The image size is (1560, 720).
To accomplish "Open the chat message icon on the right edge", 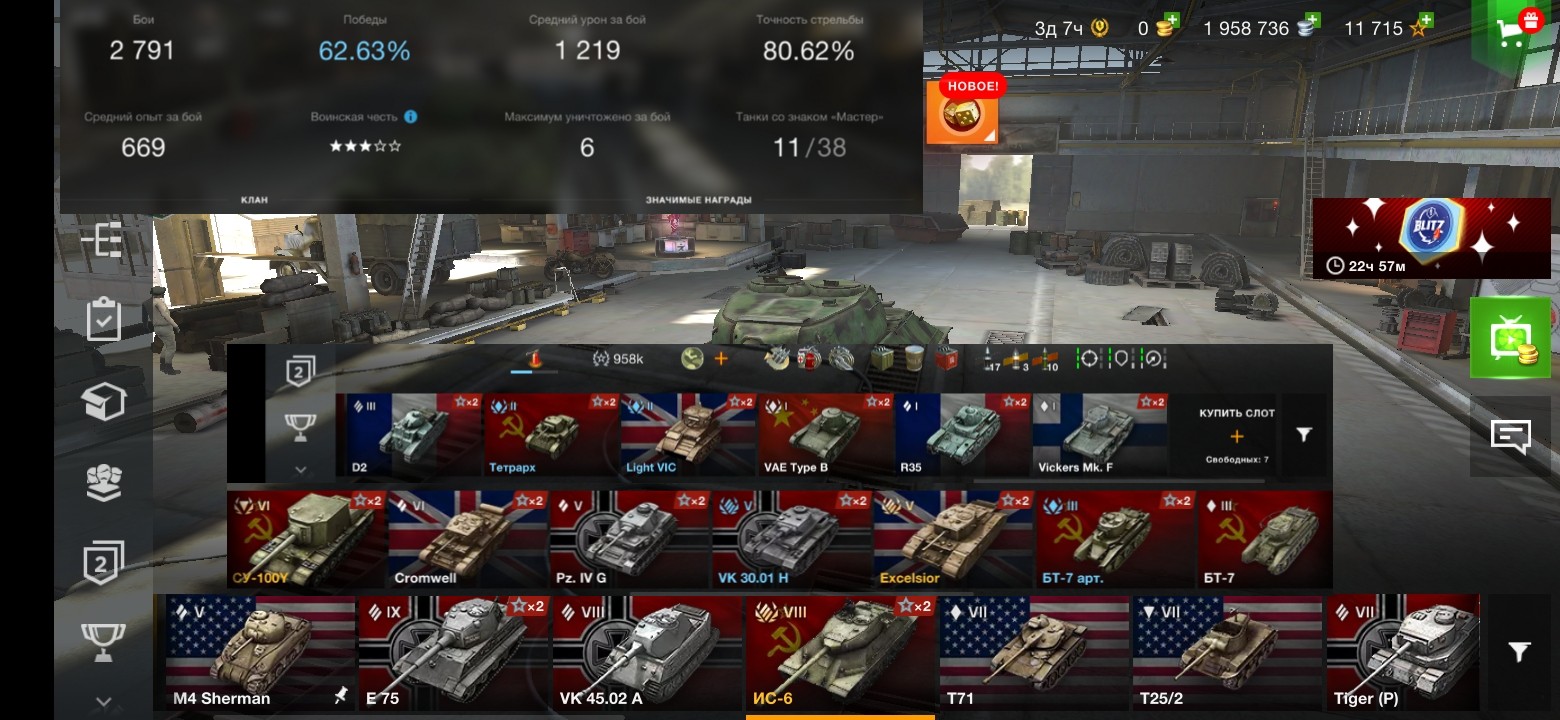I will click(1512, 435).
